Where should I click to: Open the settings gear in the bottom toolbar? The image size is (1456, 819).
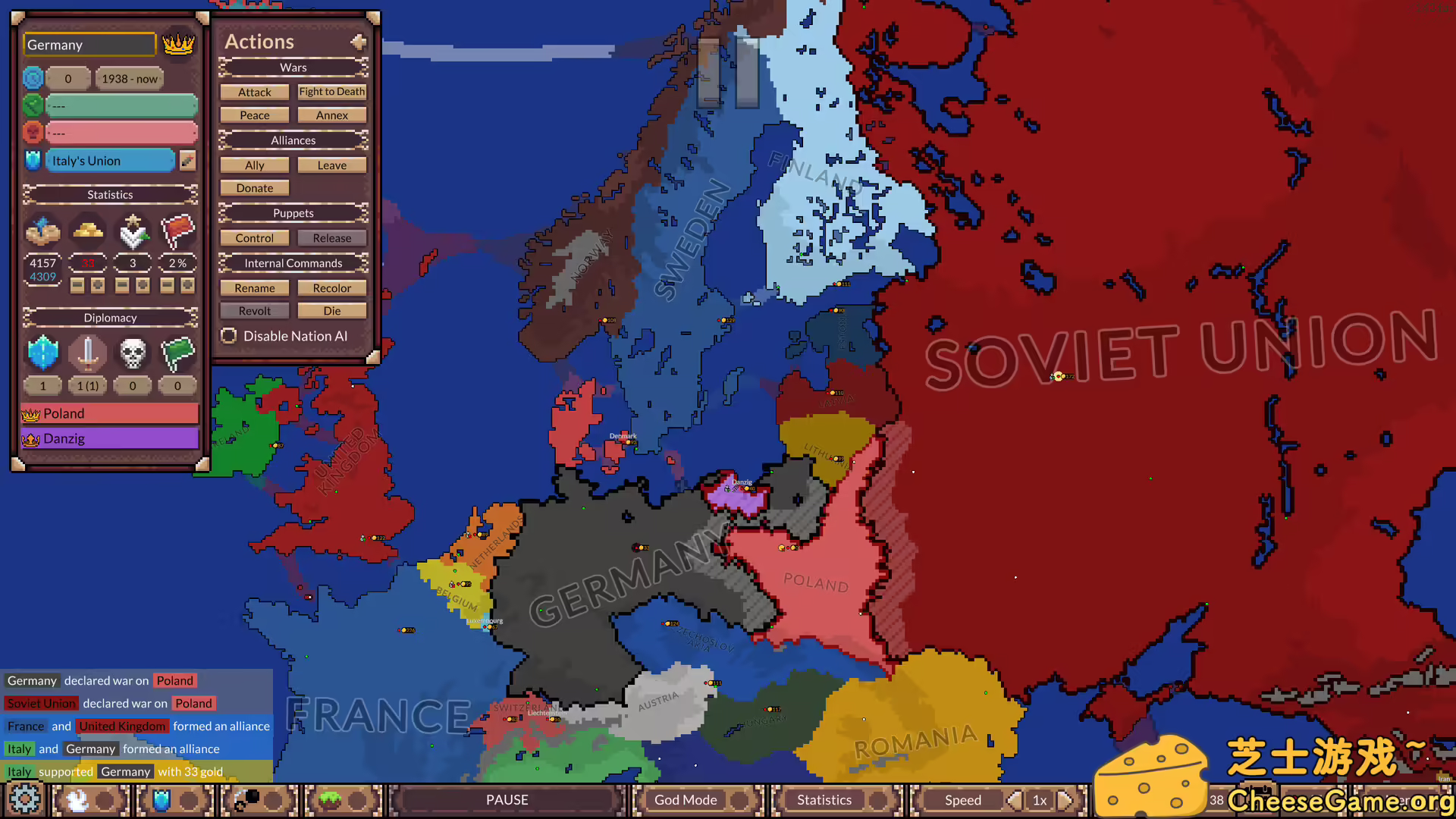tap(25, 799)
